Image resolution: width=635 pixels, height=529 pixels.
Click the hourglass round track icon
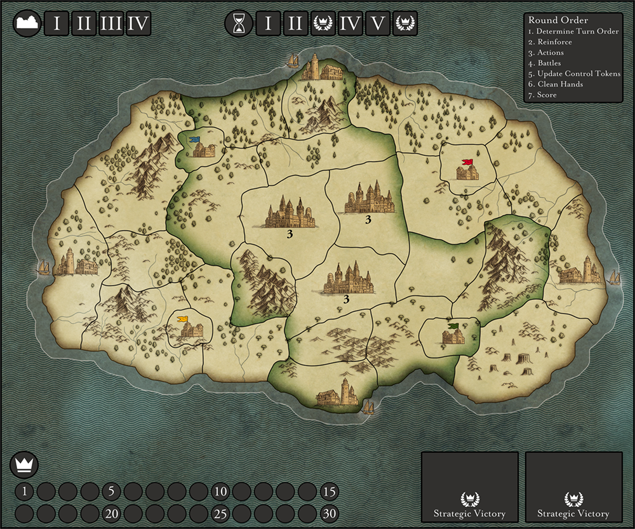point(239,23)
